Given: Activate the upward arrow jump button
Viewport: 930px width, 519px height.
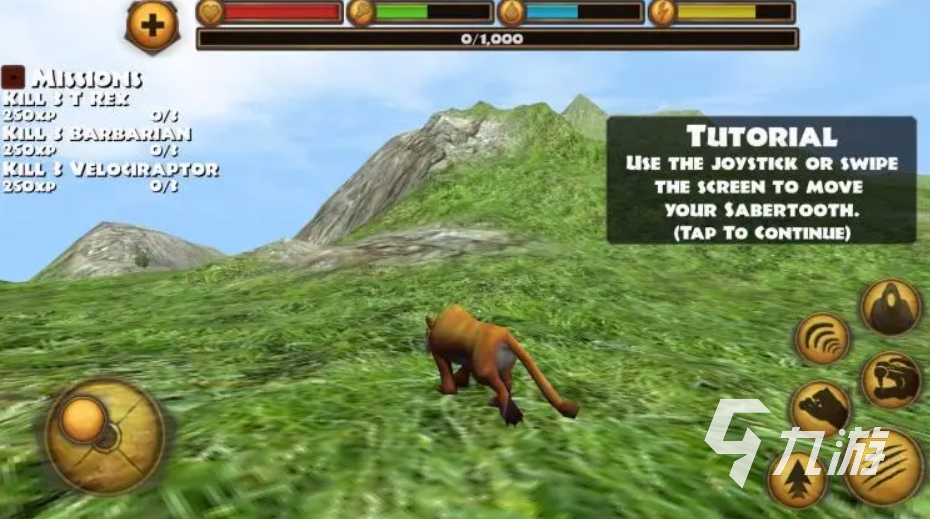Looking at the screenshot, I should [797, 479].
